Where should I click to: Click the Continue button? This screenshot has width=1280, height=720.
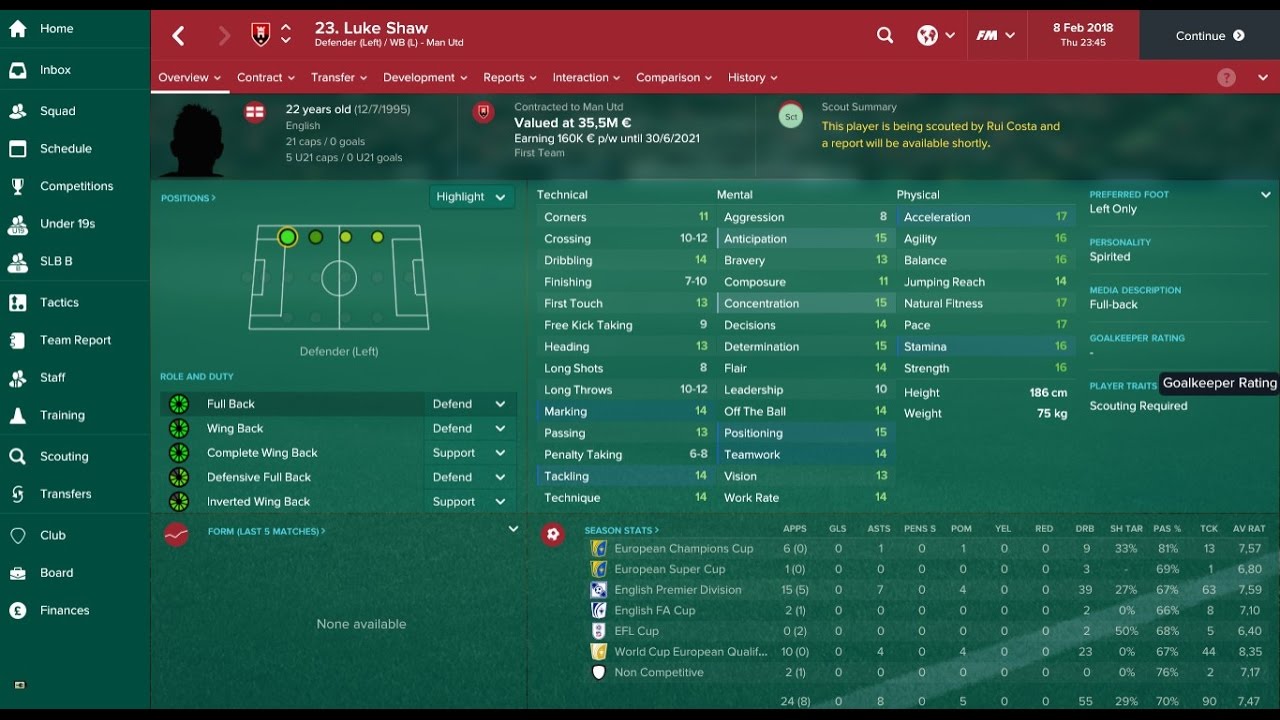click(1209, 36)
